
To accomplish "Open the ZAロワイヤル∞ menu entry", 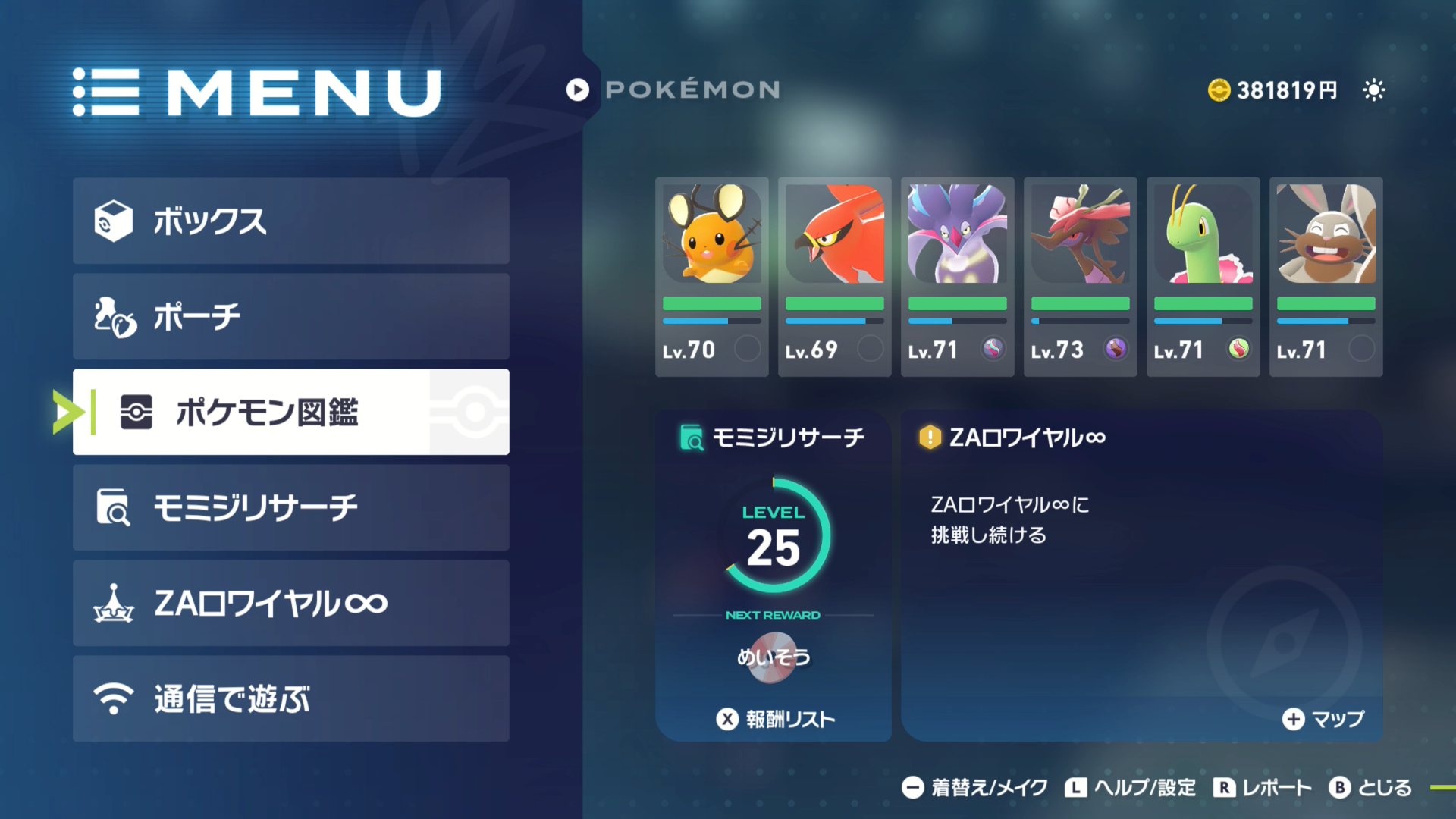I will point(290,603).
